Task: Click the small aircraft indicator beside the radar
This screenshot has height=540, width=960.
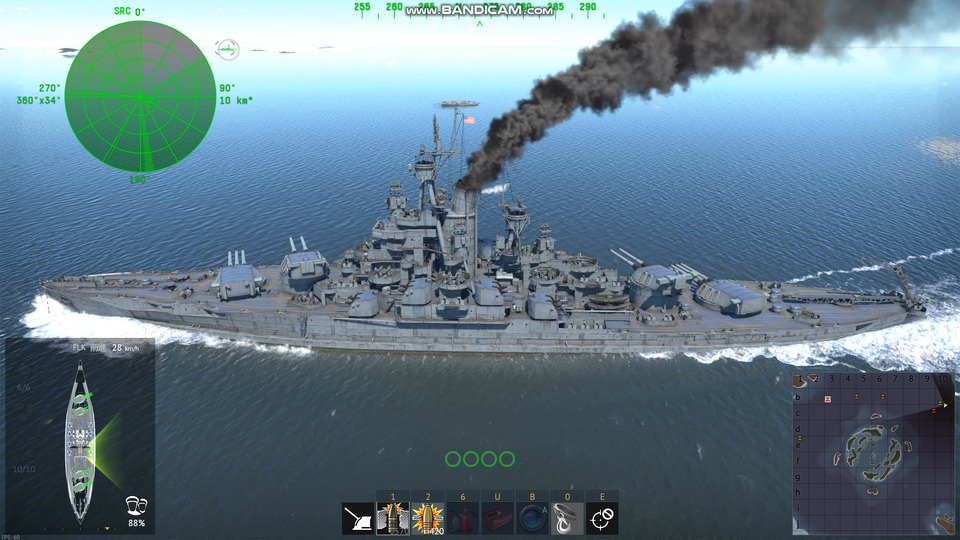Action: [x=228, y=48]
